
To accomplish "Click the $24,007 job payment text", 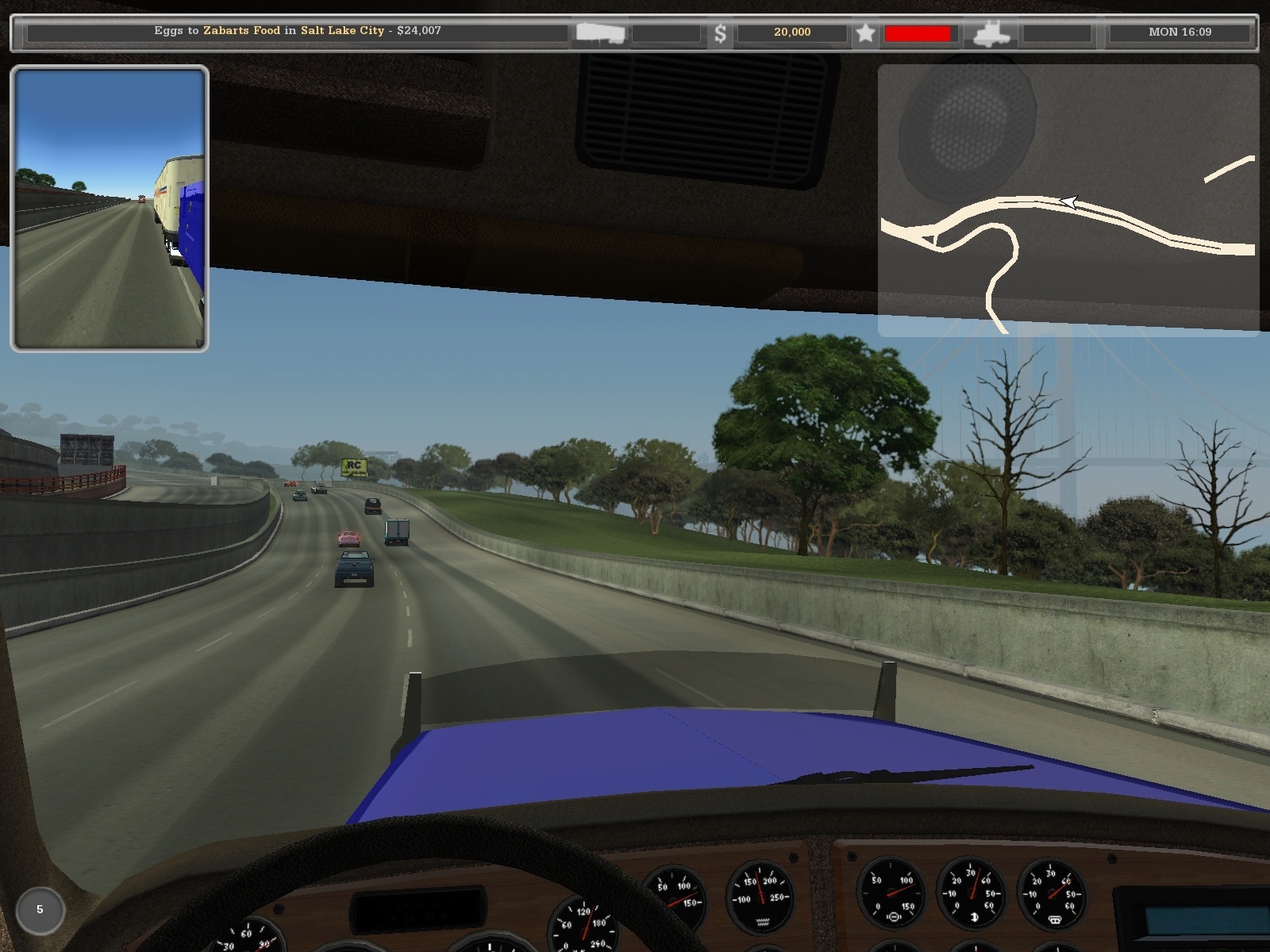I will point(418,31).
